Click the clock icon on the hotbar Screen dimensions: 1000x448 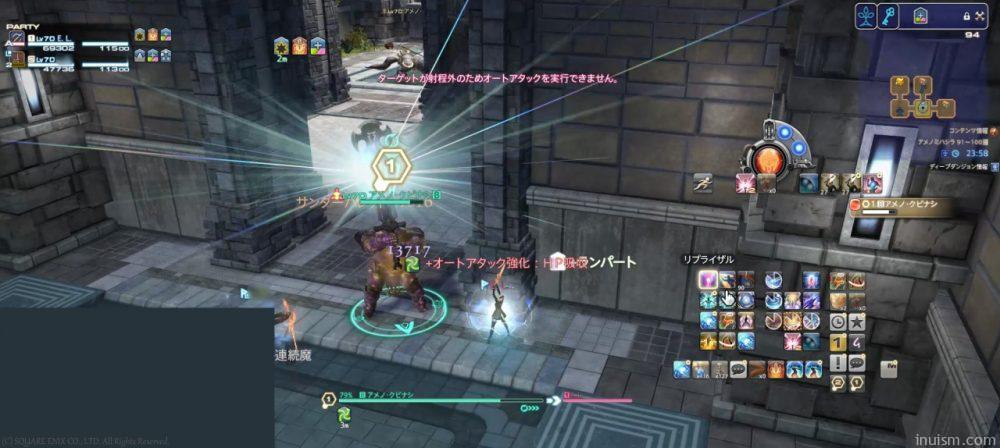pyautogui.click(x=838, y=322)
